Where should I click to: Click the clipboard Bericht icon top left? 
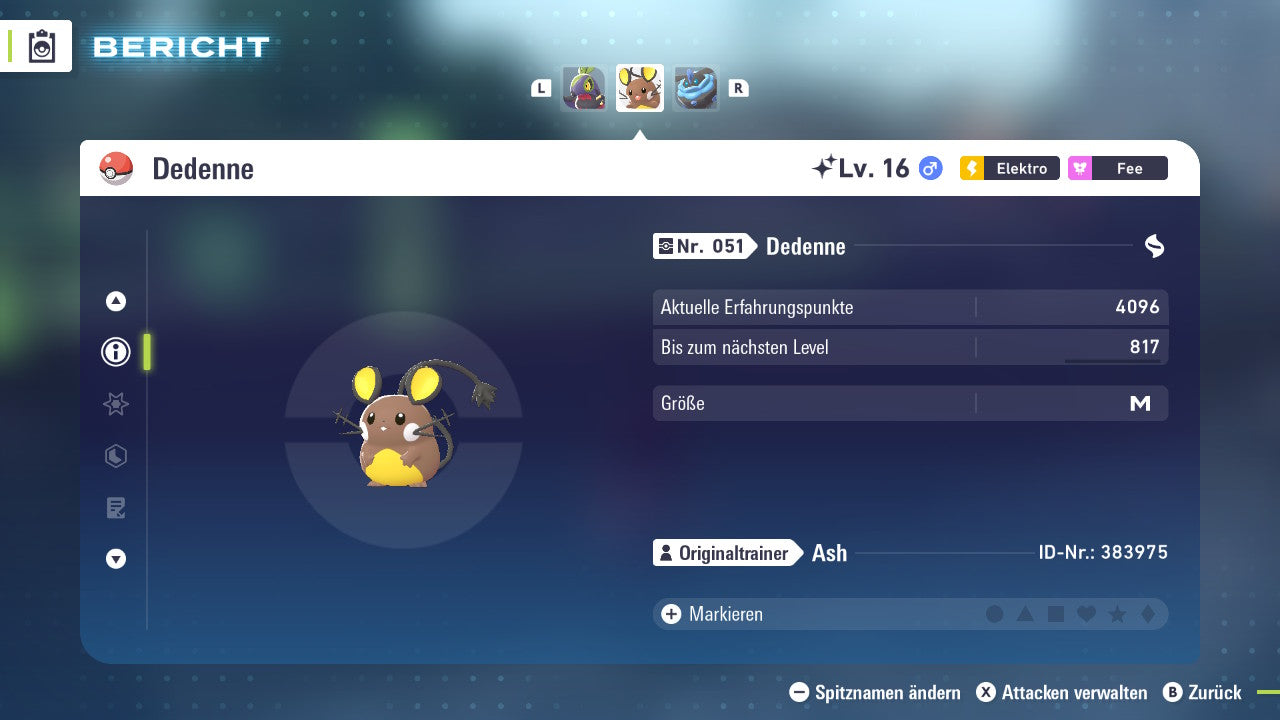40,46
